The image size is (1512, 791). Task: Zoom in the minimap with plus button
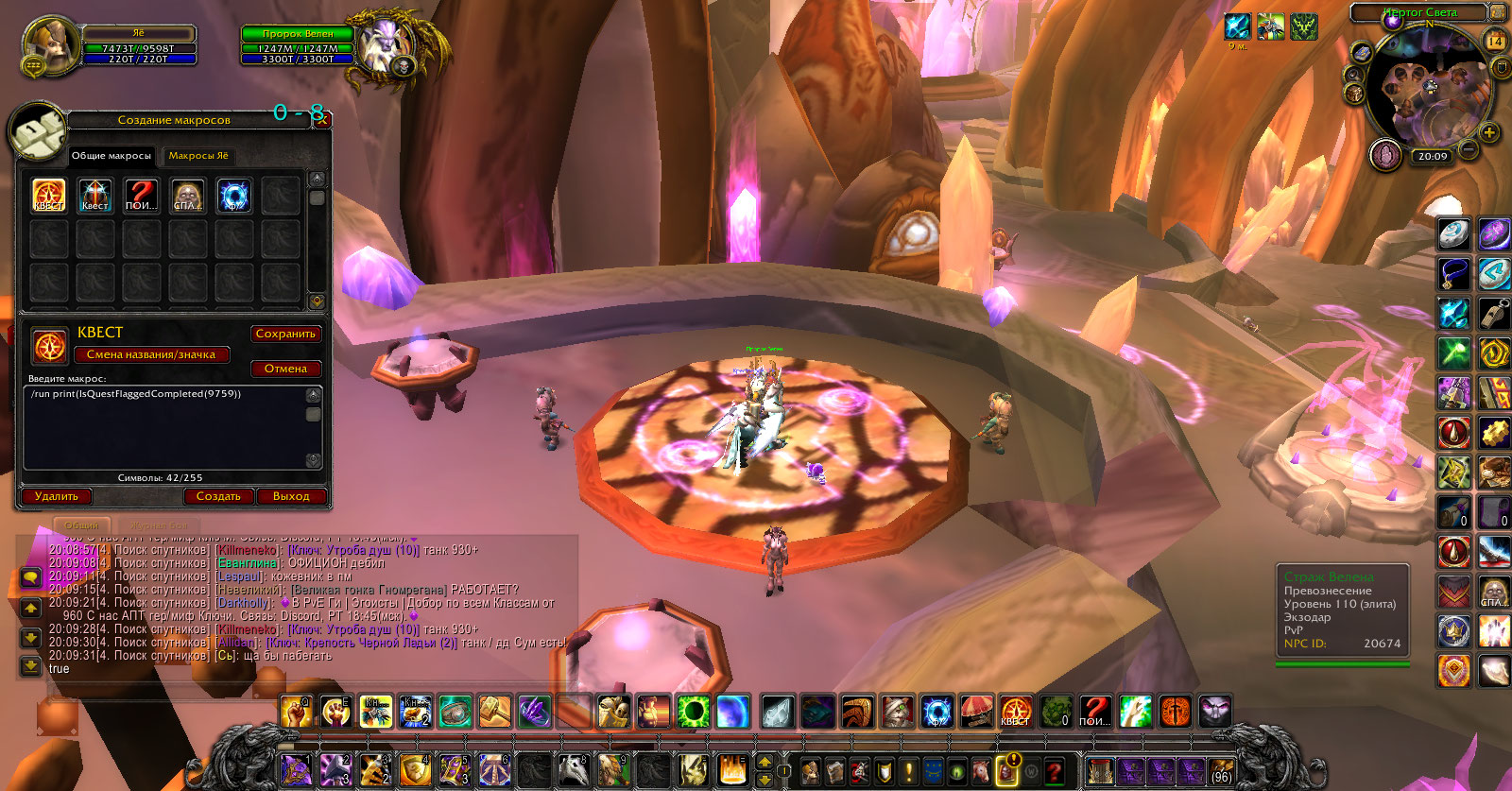1489,132
